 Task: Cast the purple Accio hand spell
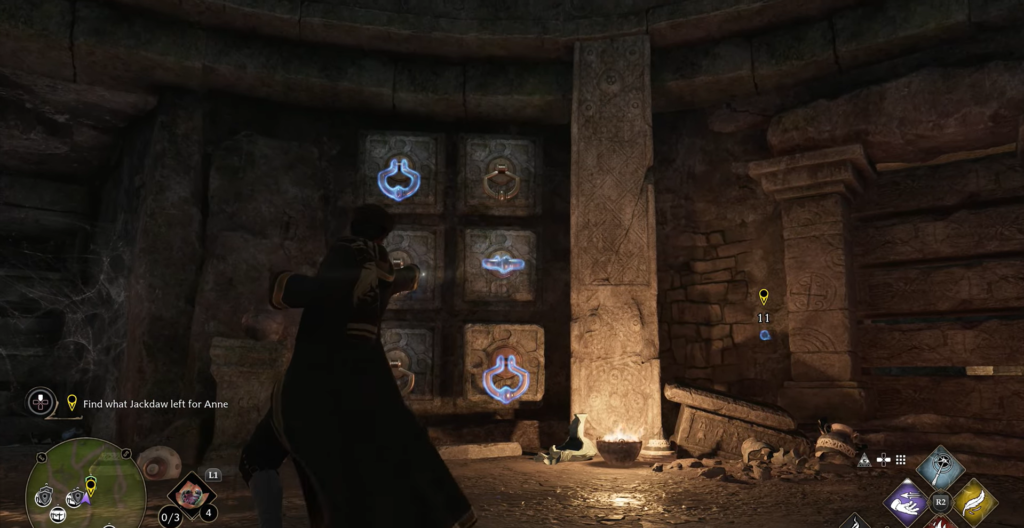(907, 501)
